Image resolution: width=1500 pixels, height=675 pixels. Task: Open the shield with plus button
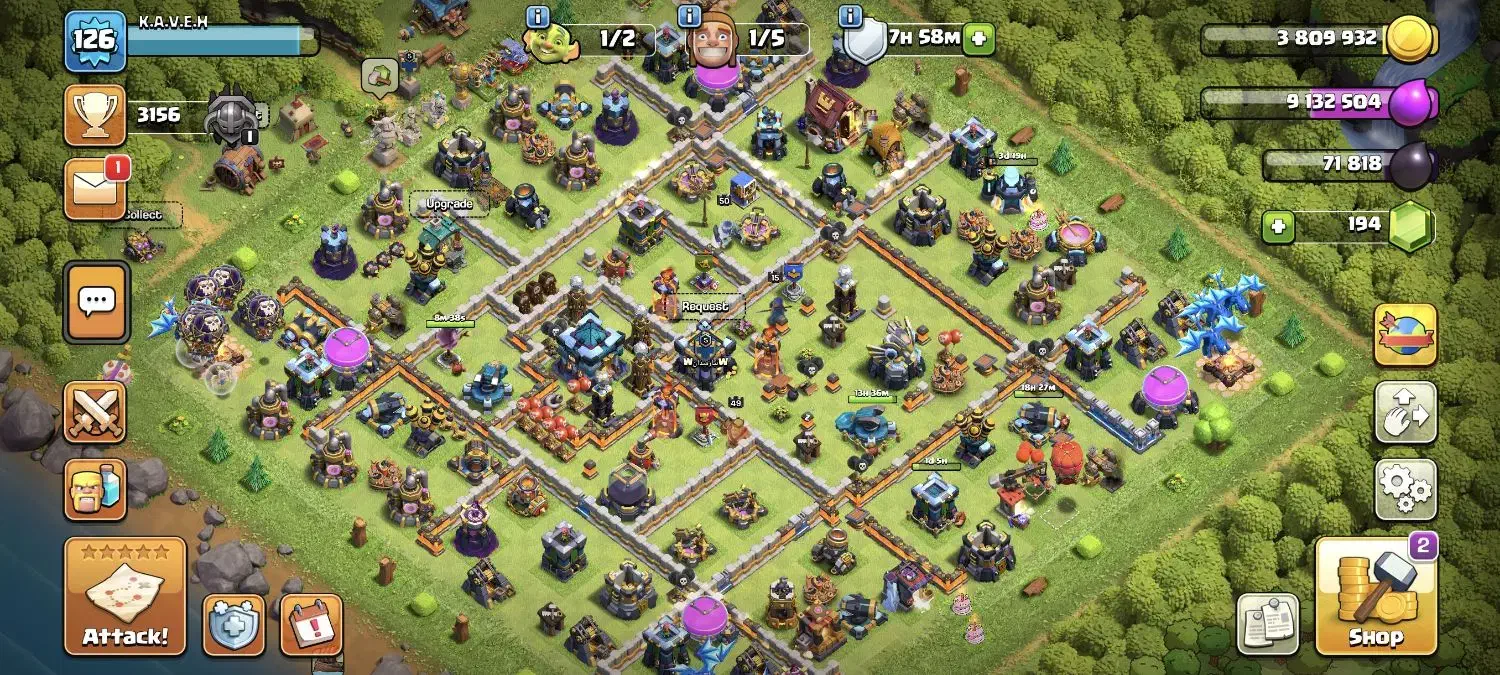[235, 624]
